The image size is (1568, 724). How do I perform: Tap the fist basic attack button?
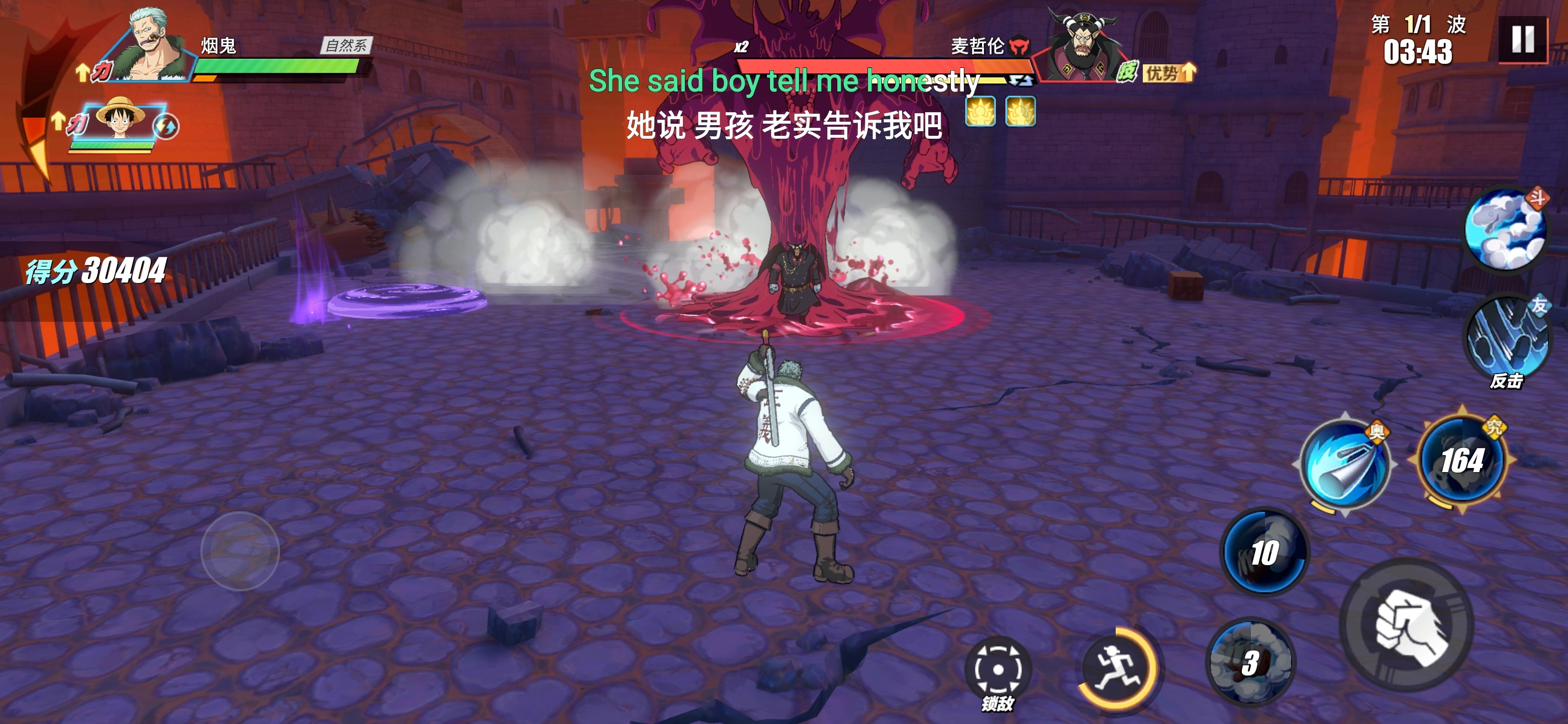1408,626
